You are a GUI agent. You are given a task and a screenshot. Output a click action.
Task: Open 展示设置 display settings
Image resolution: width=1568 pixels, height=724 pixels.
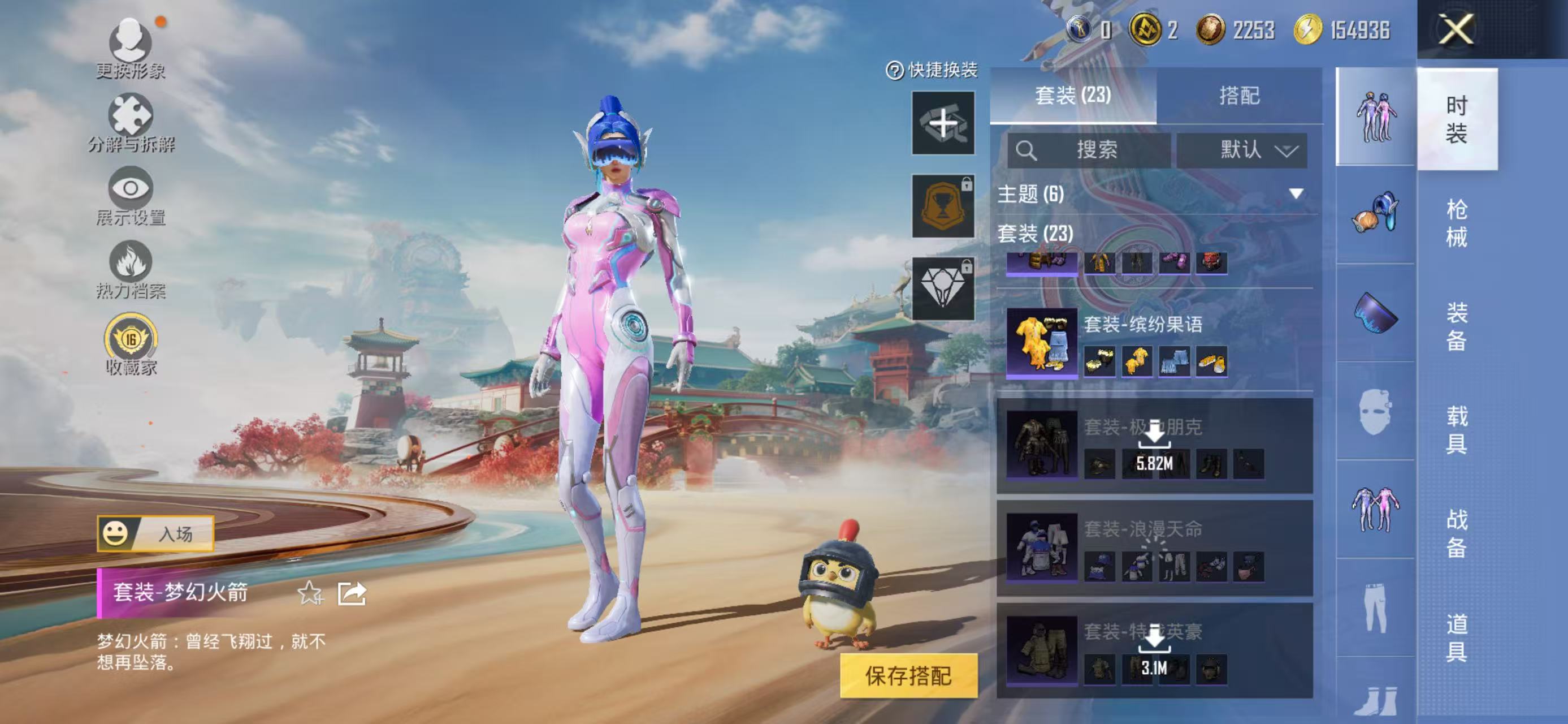point(130,196)
